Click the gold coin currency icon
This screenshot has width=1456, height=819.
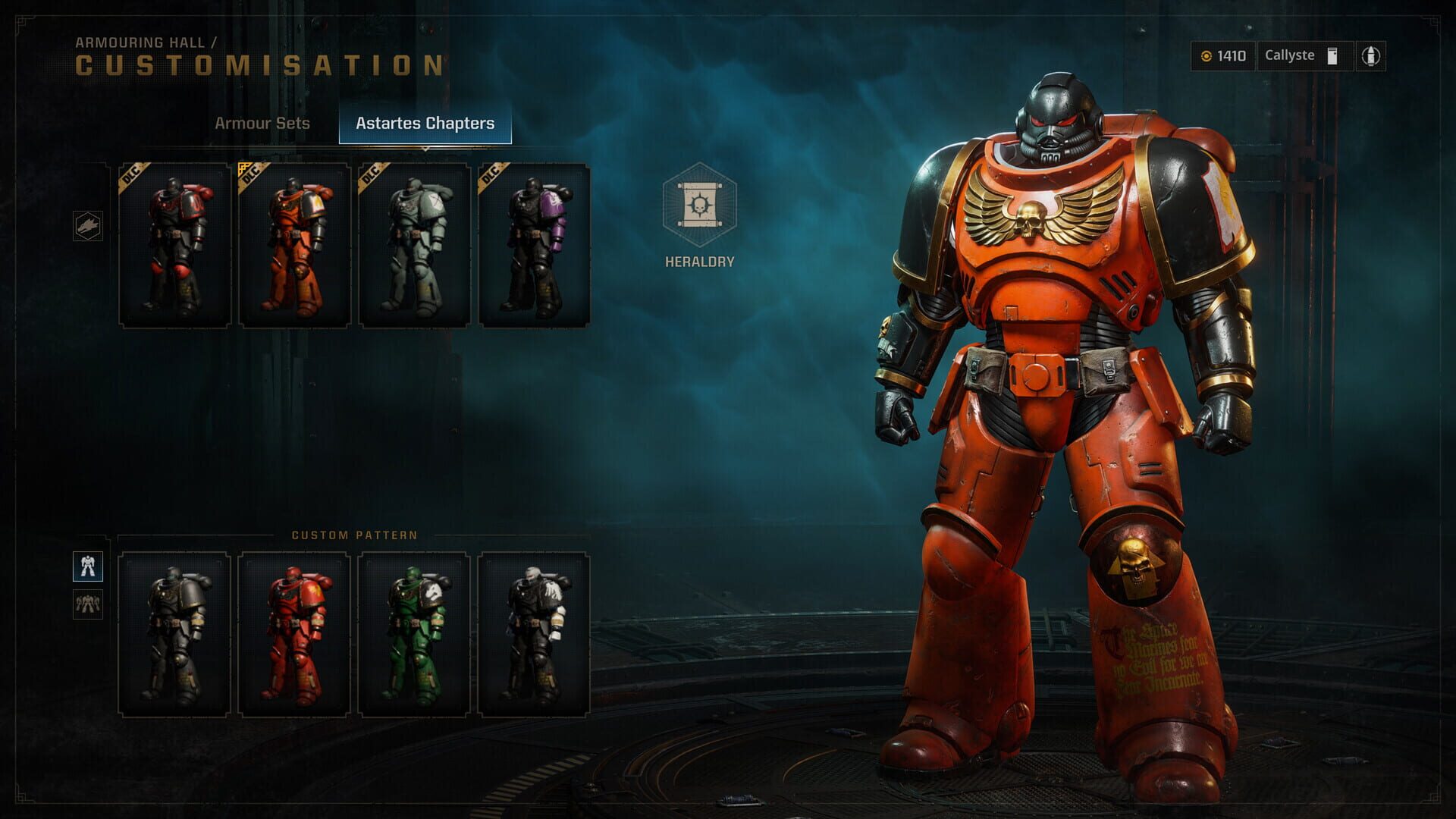tap(1209, 55)
